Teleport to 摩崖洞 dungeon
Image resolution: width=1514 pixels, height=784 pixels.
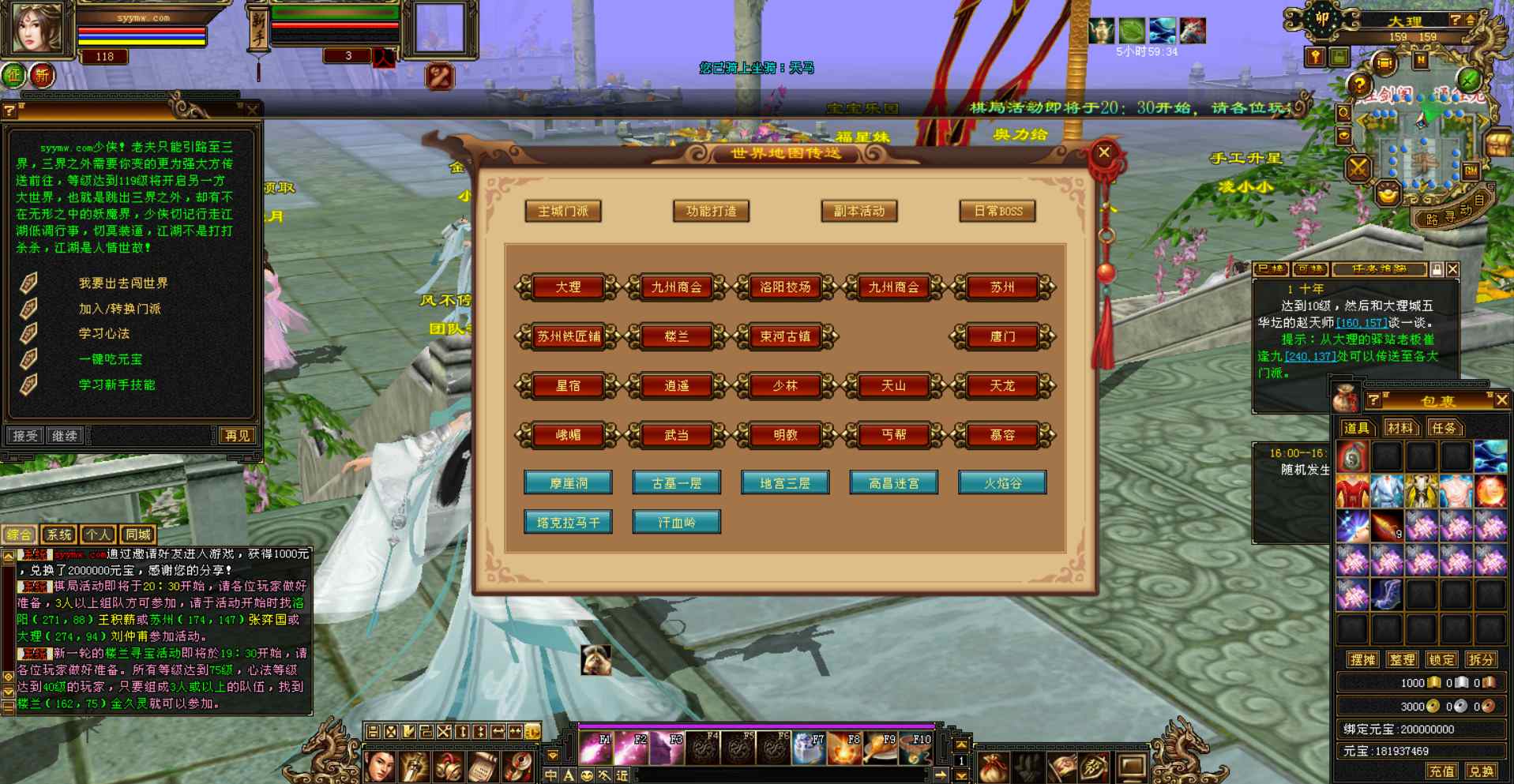tap(568, 483)
